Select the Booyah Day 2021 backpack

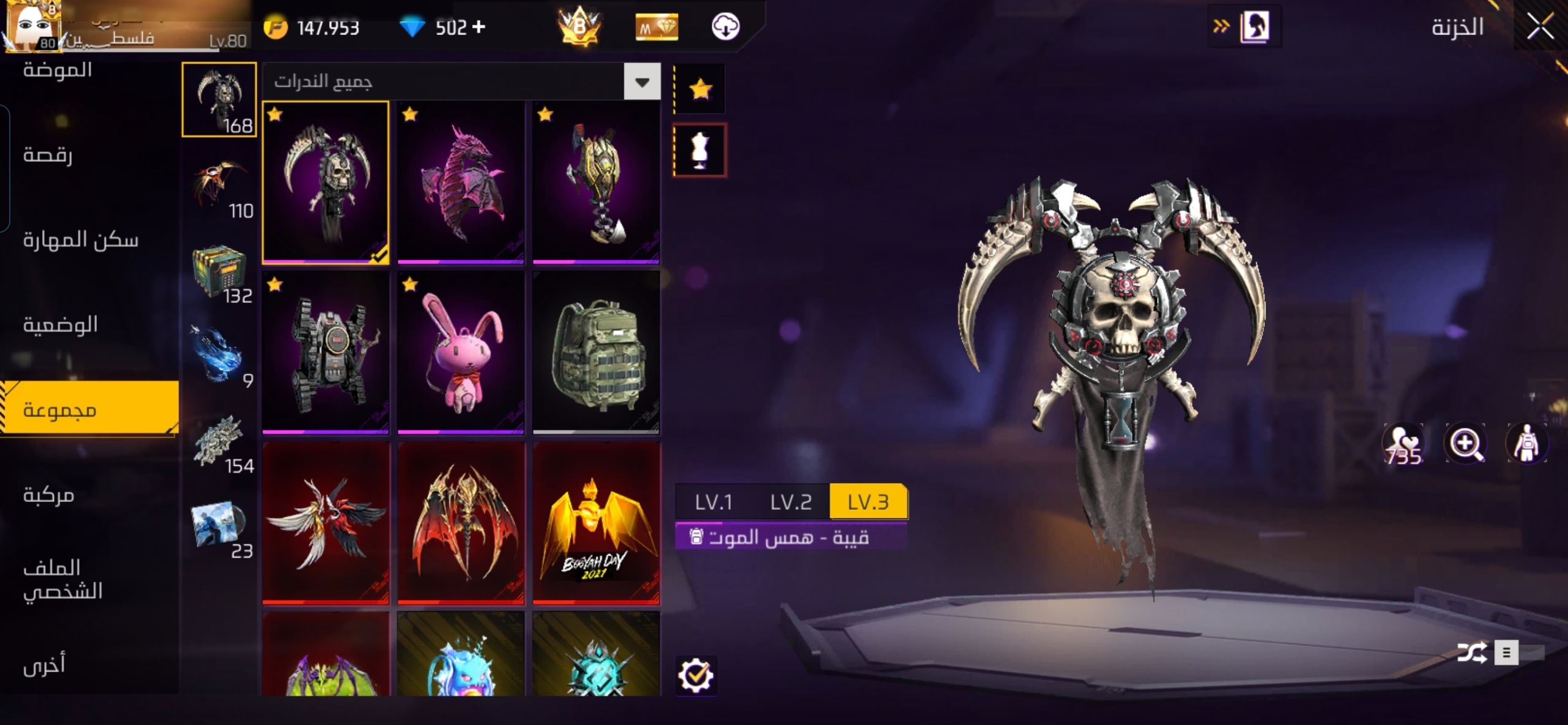[x=596, y=523]
